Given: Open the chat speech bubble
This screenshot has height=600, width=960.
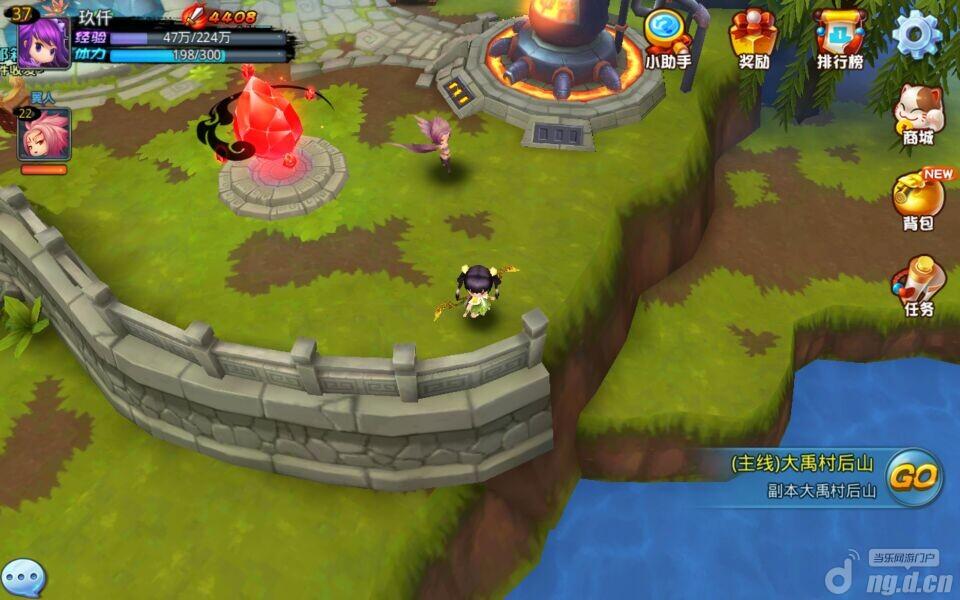Looking at the screenshot, I should (x=24, y=578).
